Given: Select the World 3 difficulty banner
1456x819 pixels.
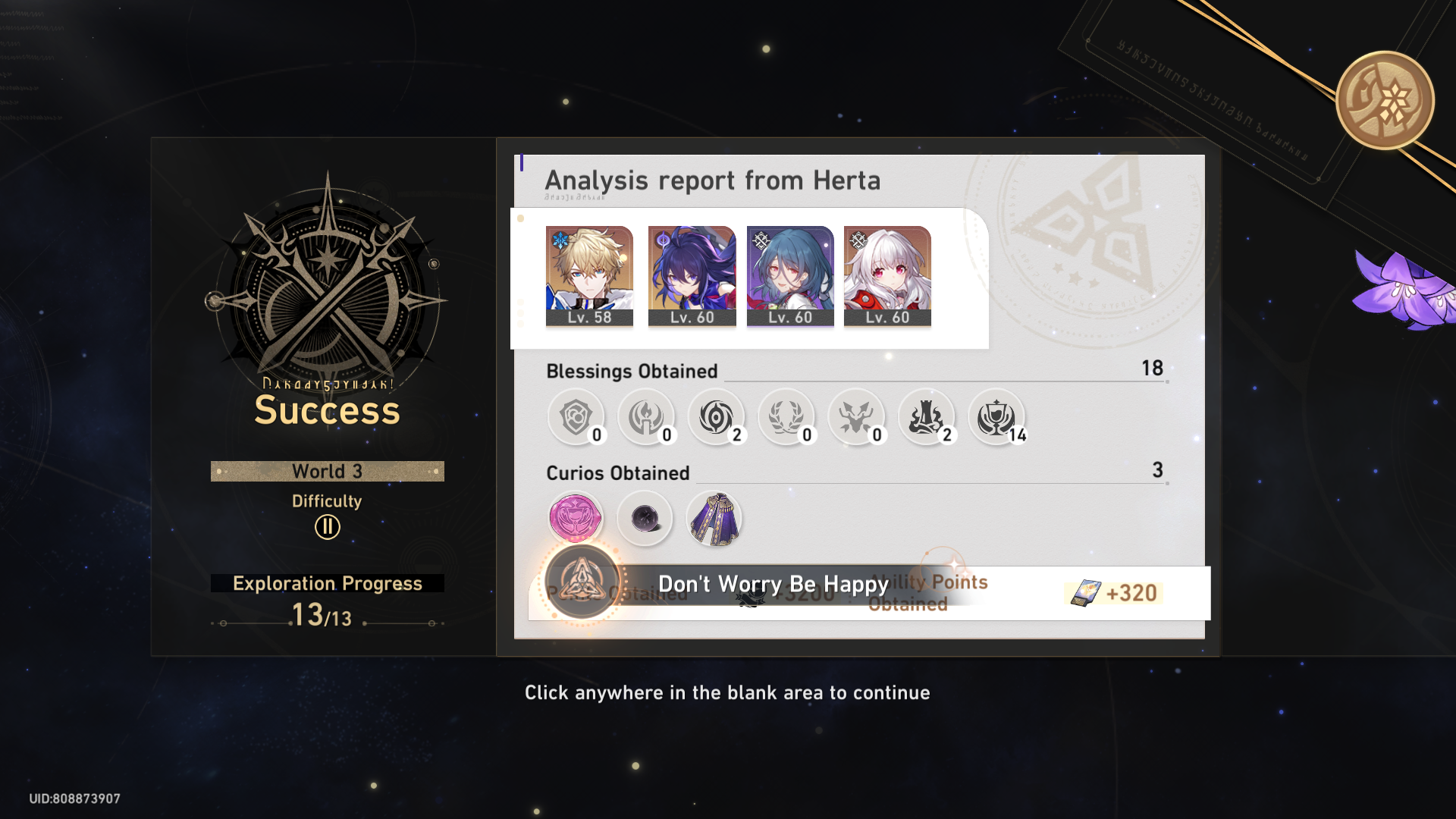Looking at the screenshot, I should click(326, 471).
